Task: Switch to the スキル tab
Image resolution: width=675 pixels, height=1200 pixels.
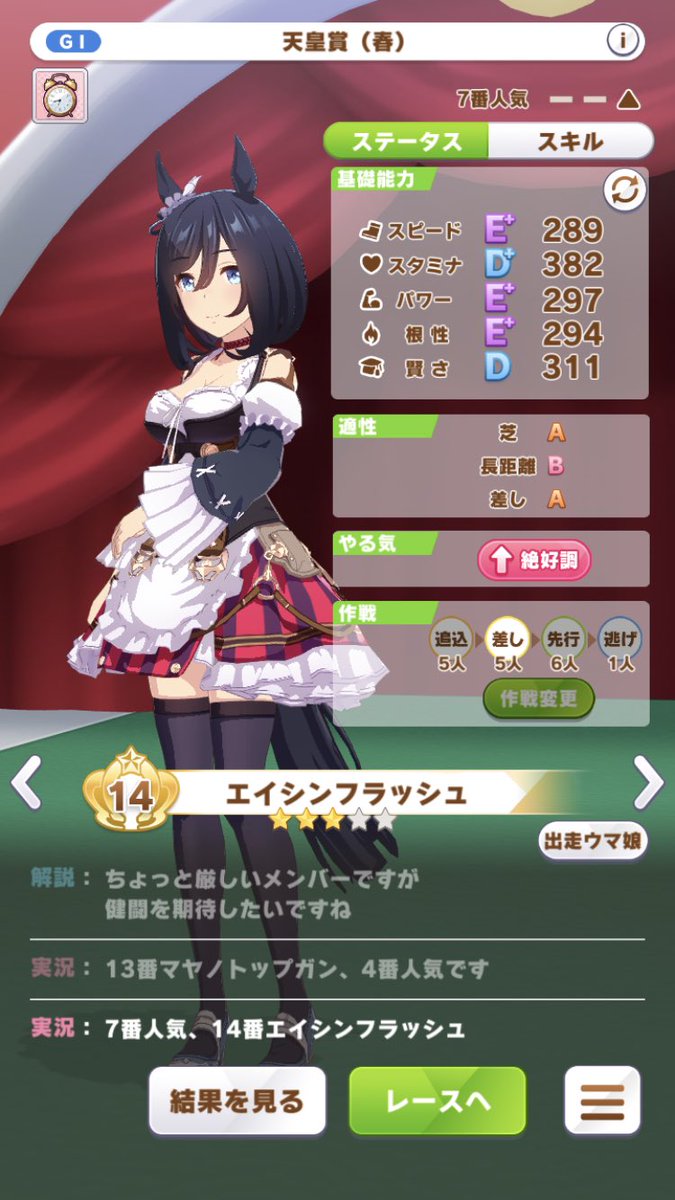Action: tap(570, 141)
